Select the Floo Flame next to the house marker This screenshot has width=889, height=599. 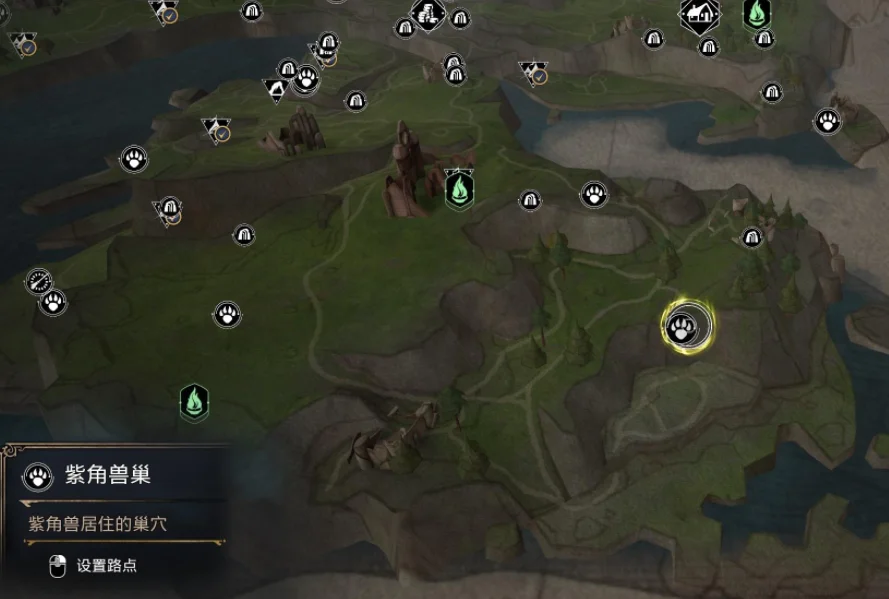tap(757, 14)
